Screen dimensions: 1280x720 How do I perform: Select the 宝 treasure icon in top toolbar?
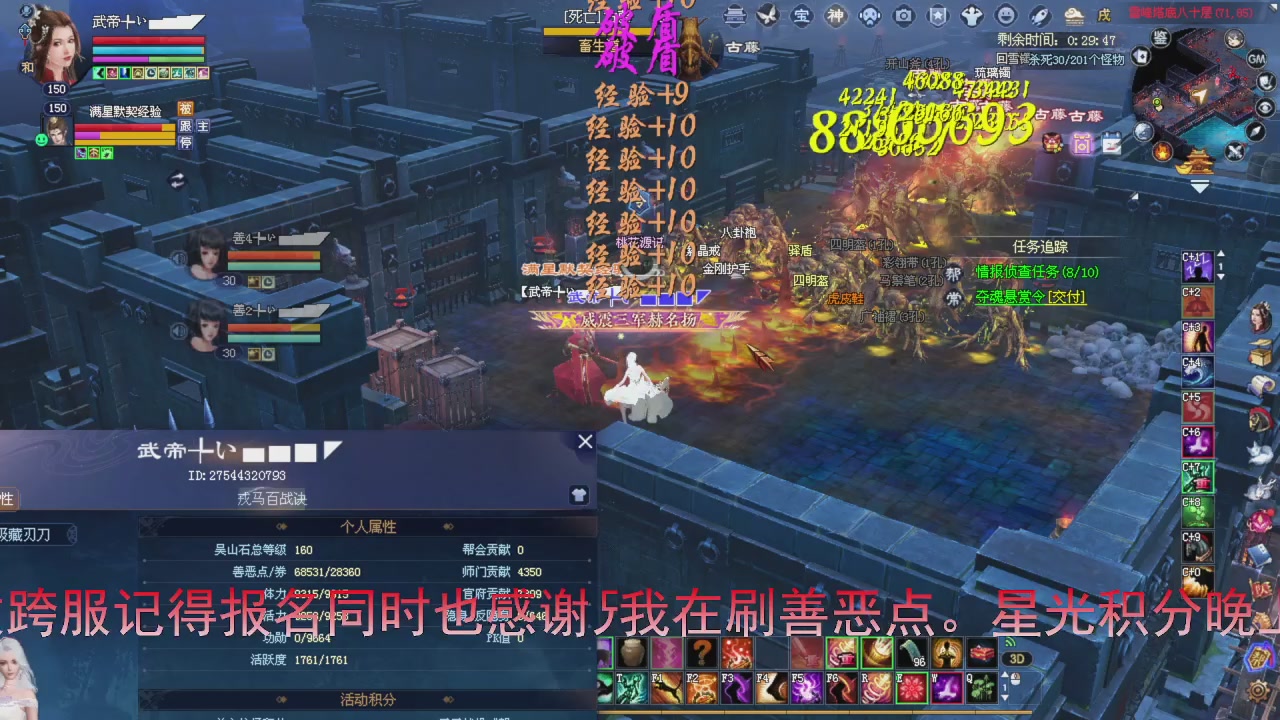801,16
